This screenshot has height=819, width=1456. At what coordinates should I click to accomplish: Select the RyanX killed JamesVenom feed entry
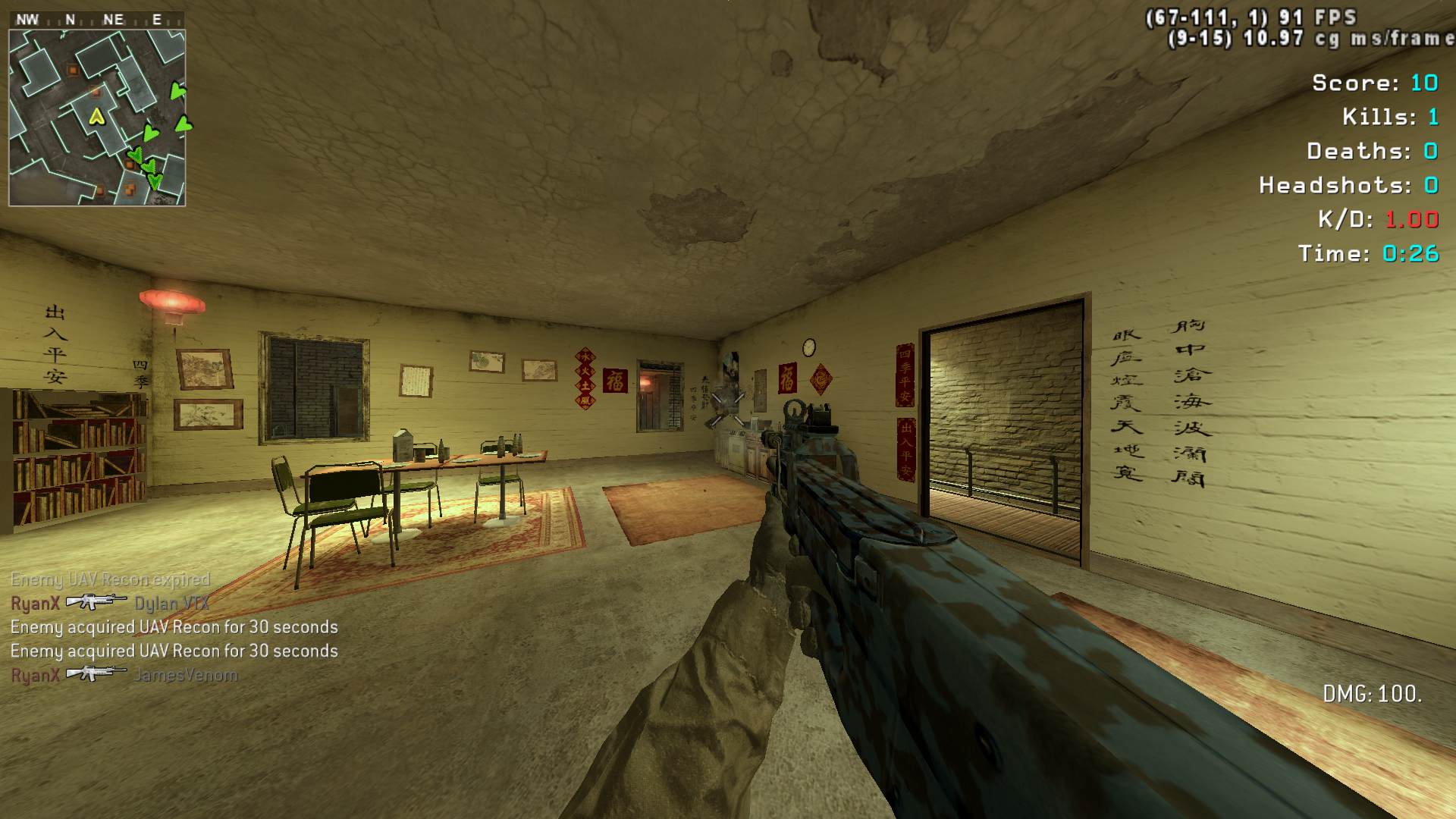124,674
